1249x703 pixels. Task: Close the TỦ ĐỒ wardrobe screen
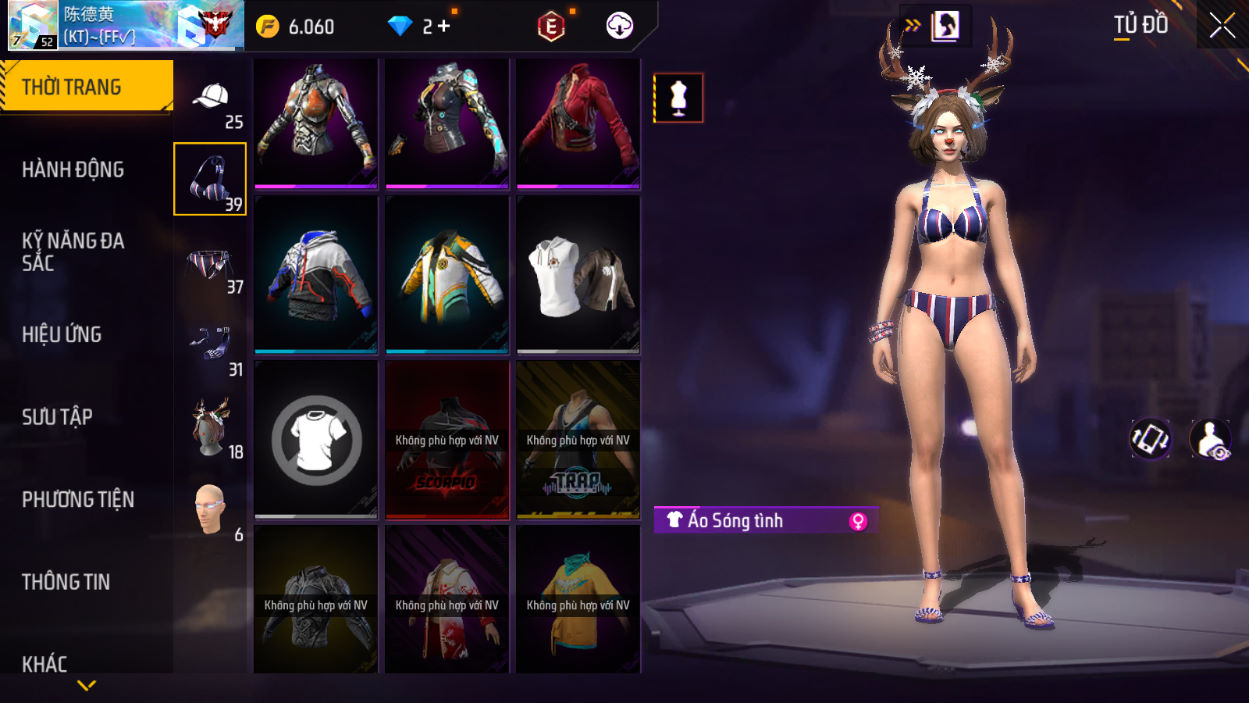[1222, 26]
